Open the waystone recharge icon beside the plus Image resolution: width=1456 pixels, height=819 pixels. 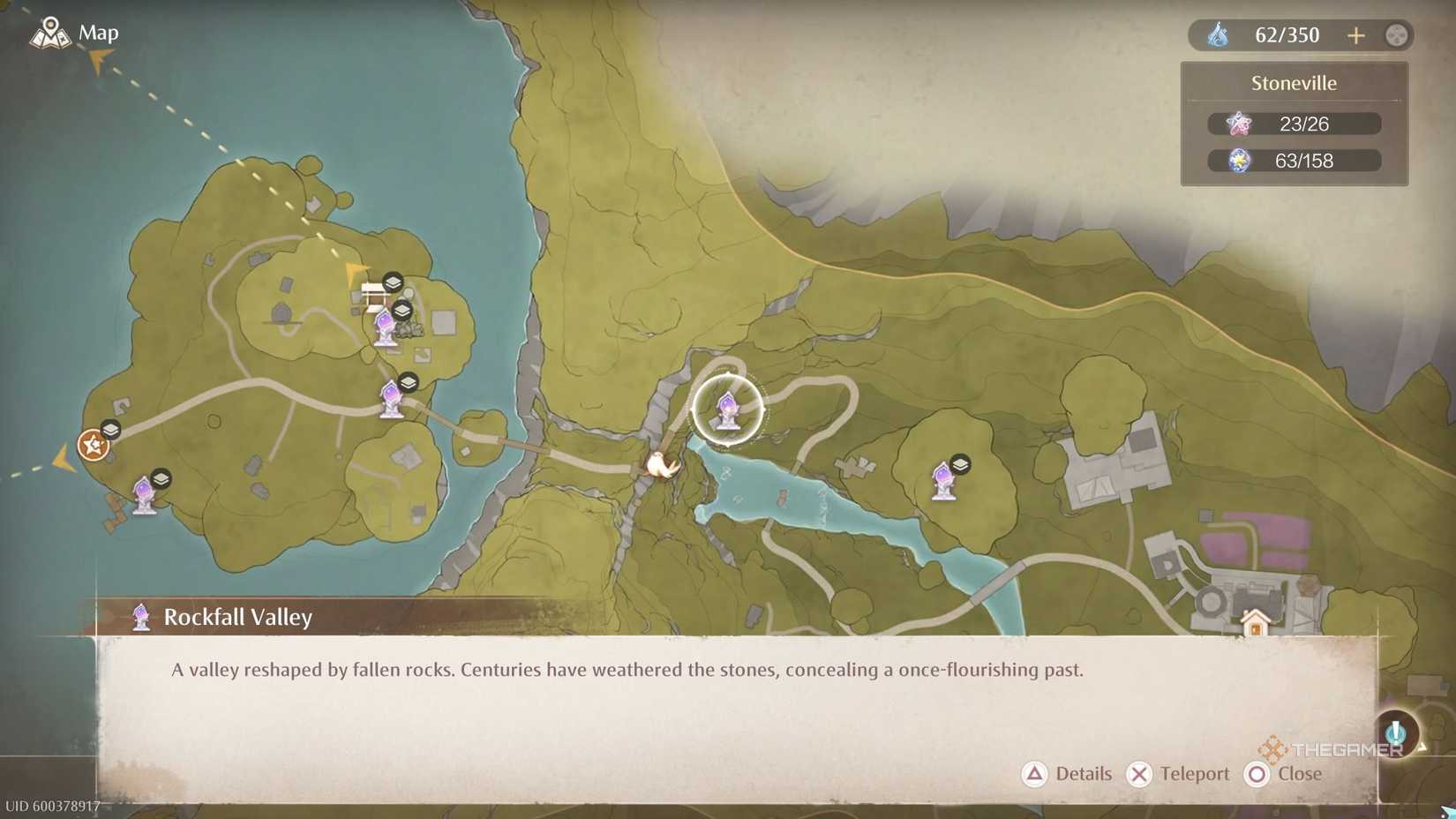[x=1395, y=35]
